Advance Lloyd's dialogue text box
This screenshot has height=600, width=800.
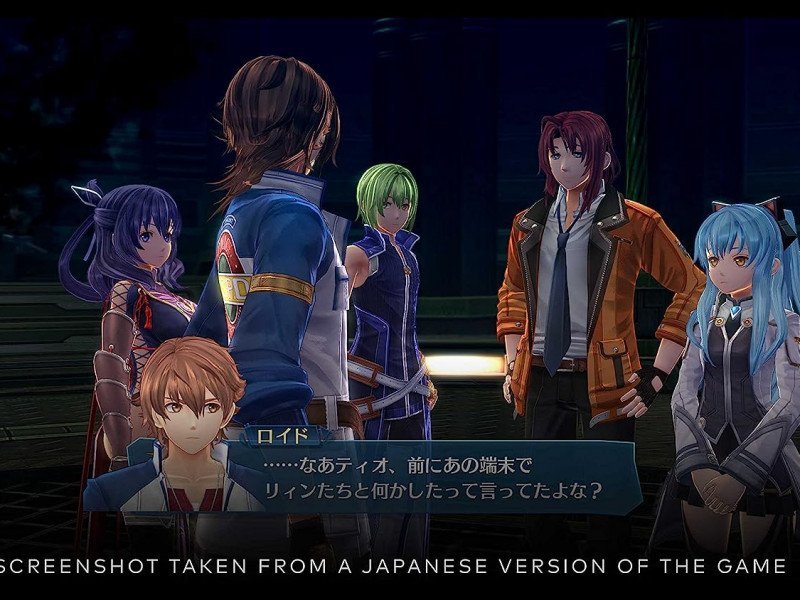(x=430, y=478)
